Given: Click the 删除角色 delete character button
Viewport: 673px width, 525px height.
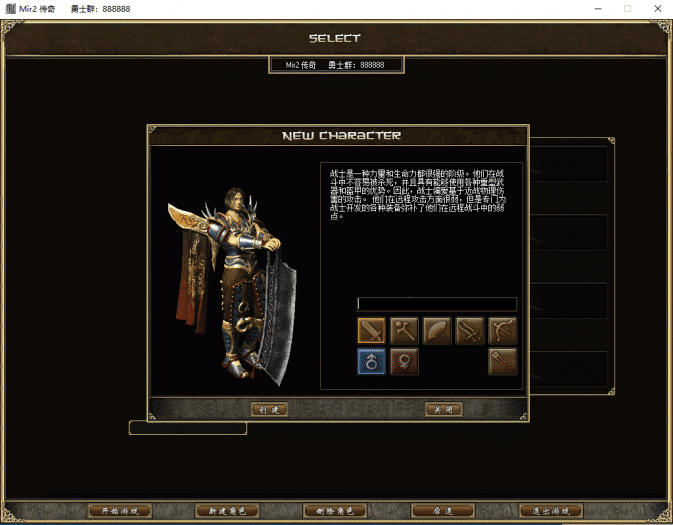Looking at the screenshot, I should pos(334,510).
